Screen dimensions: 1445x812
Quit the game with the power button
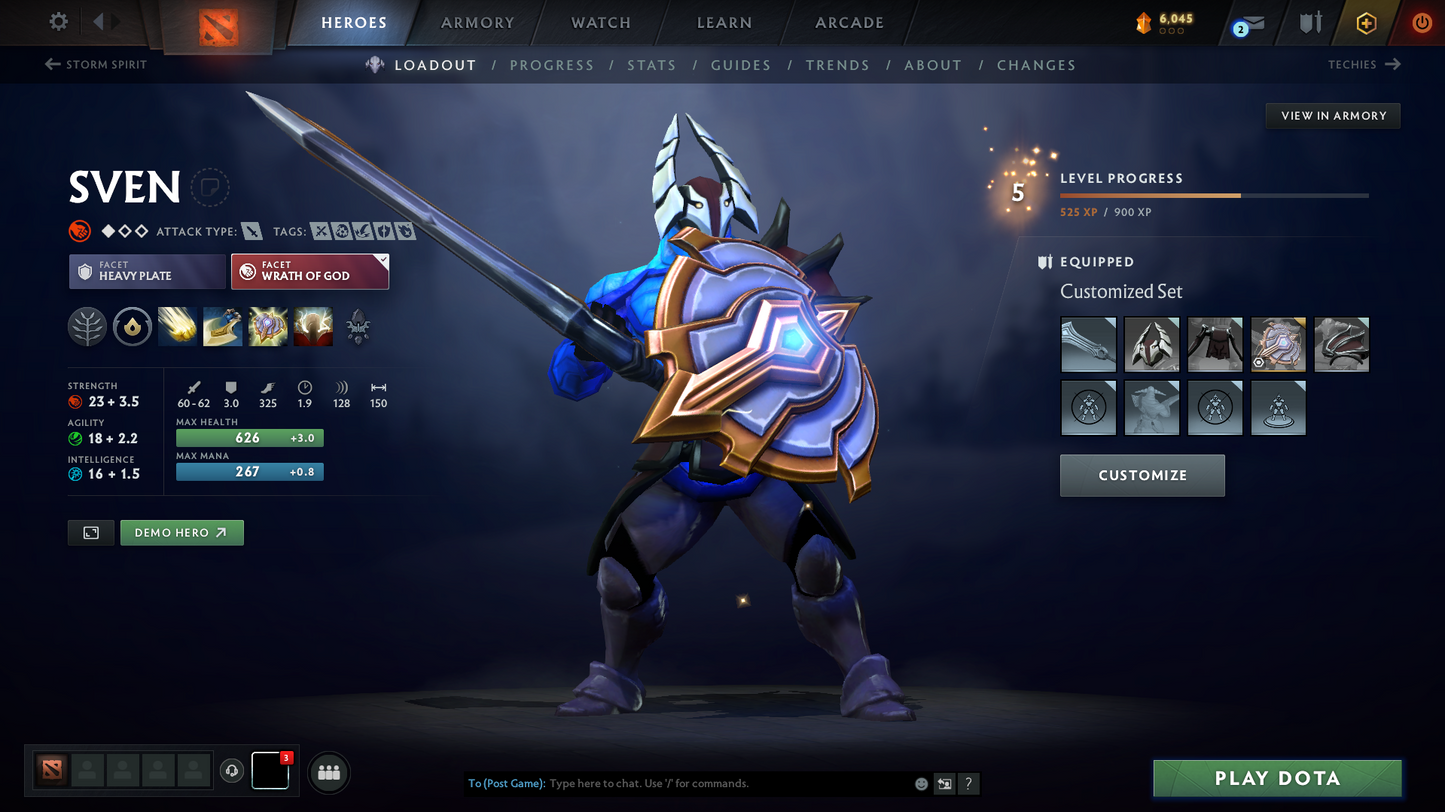point(1421,22)
